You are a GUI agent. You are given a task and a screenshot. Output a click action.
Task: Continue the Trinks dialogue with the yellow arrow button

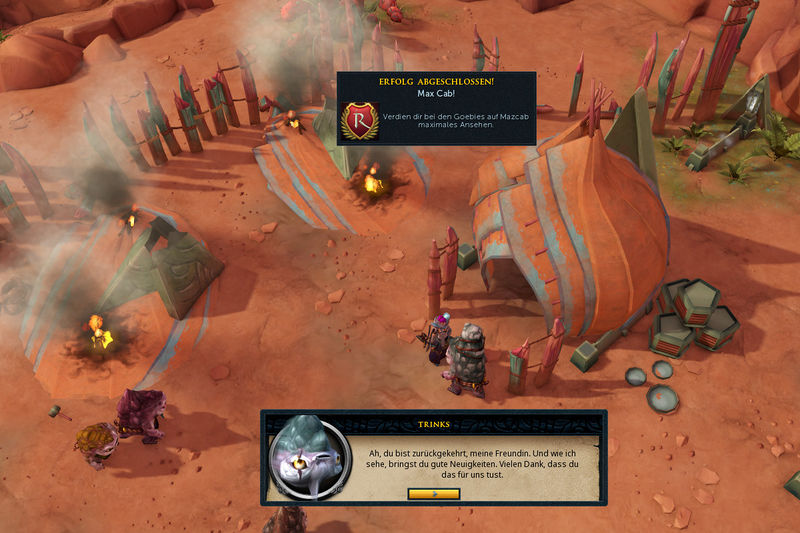[x=434, y=494]
